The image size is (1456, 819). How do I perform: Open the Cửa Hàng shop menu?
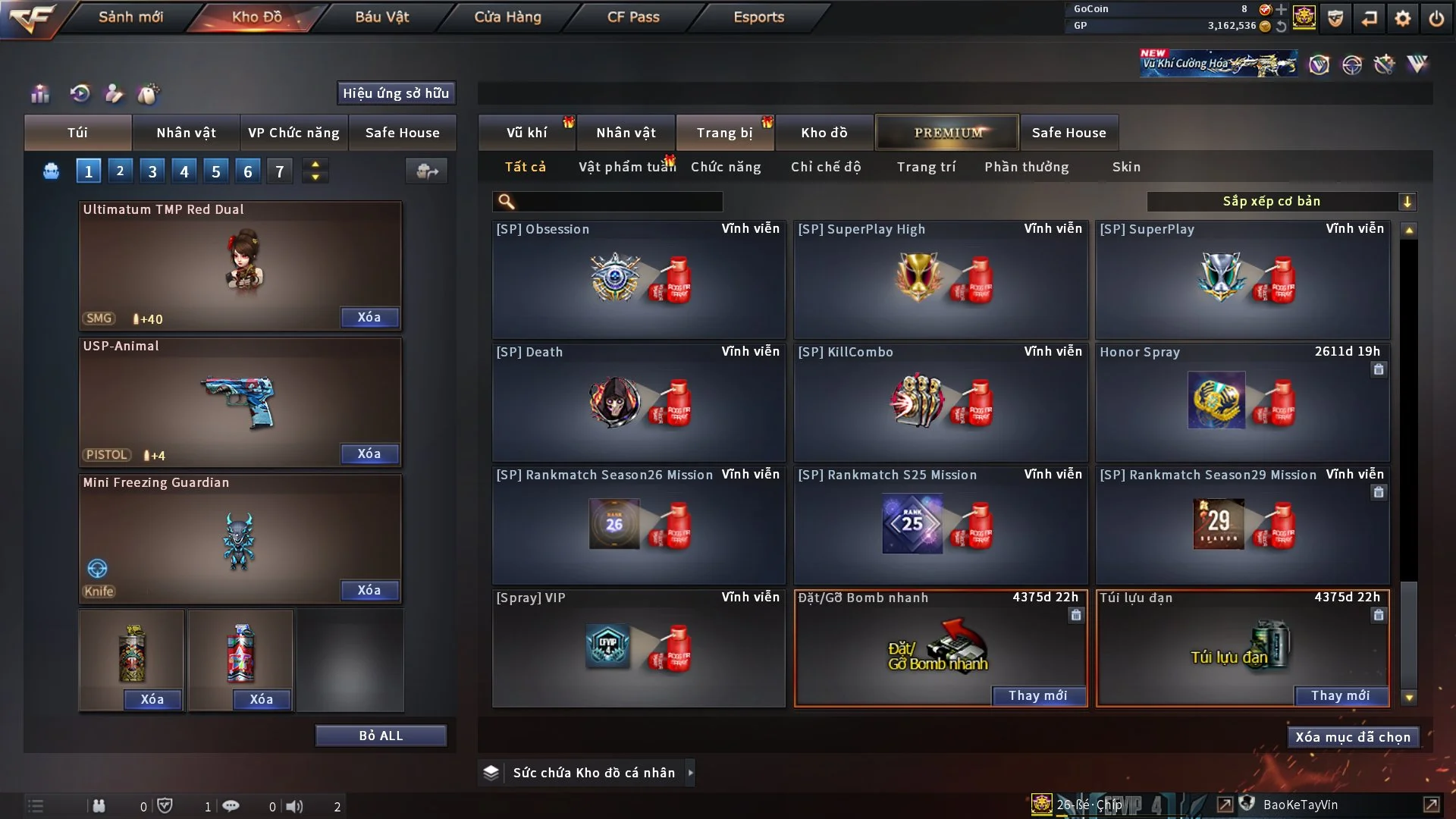coord(507,17)
